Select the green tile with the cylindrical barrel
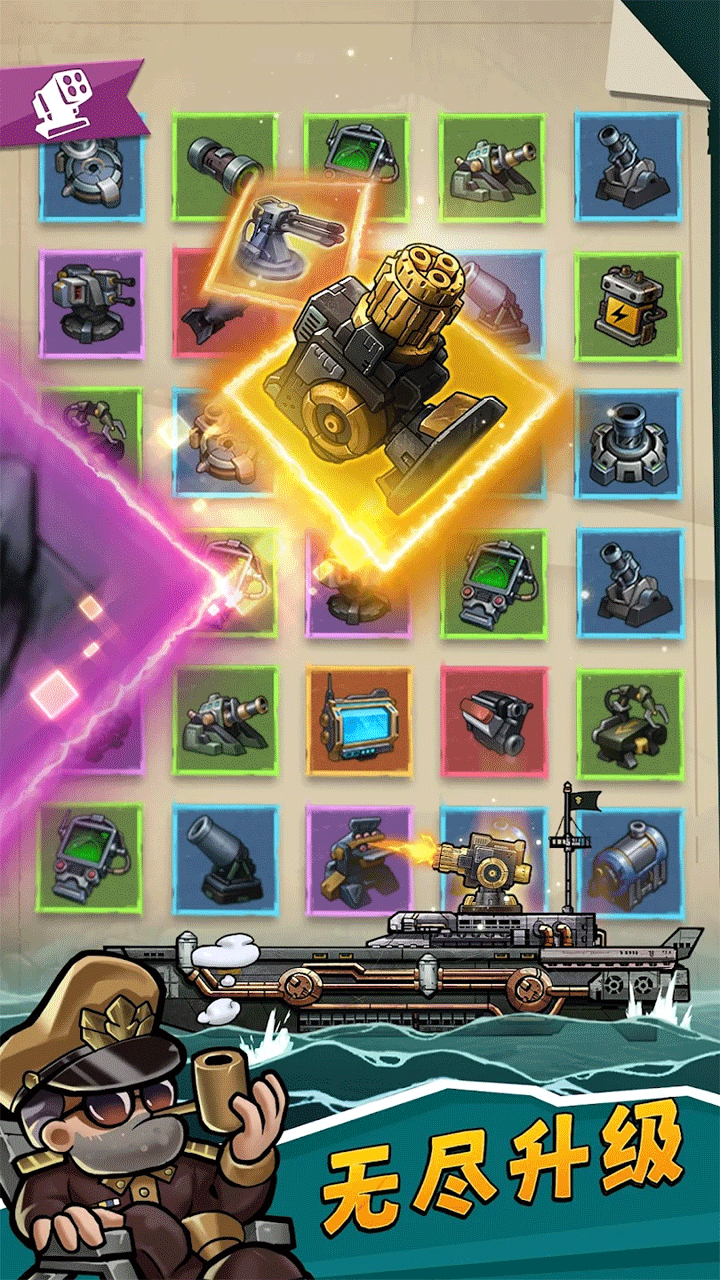The image size is (720, 1280). pyautogui.click(x=224, y=165)
